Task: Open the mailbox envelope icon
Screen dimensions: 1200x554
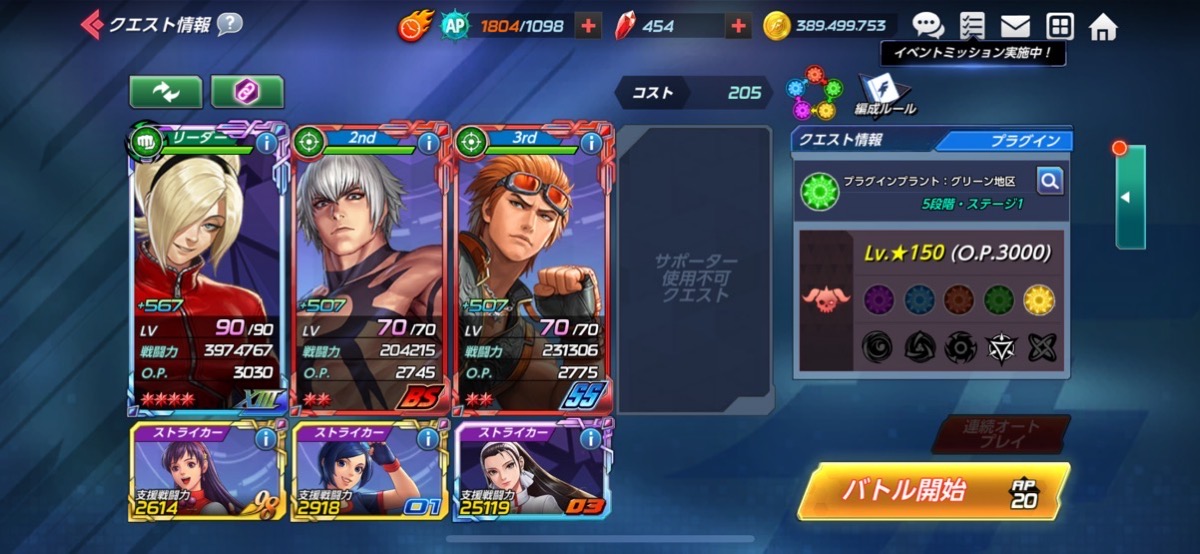Action: click(1015, 27)
